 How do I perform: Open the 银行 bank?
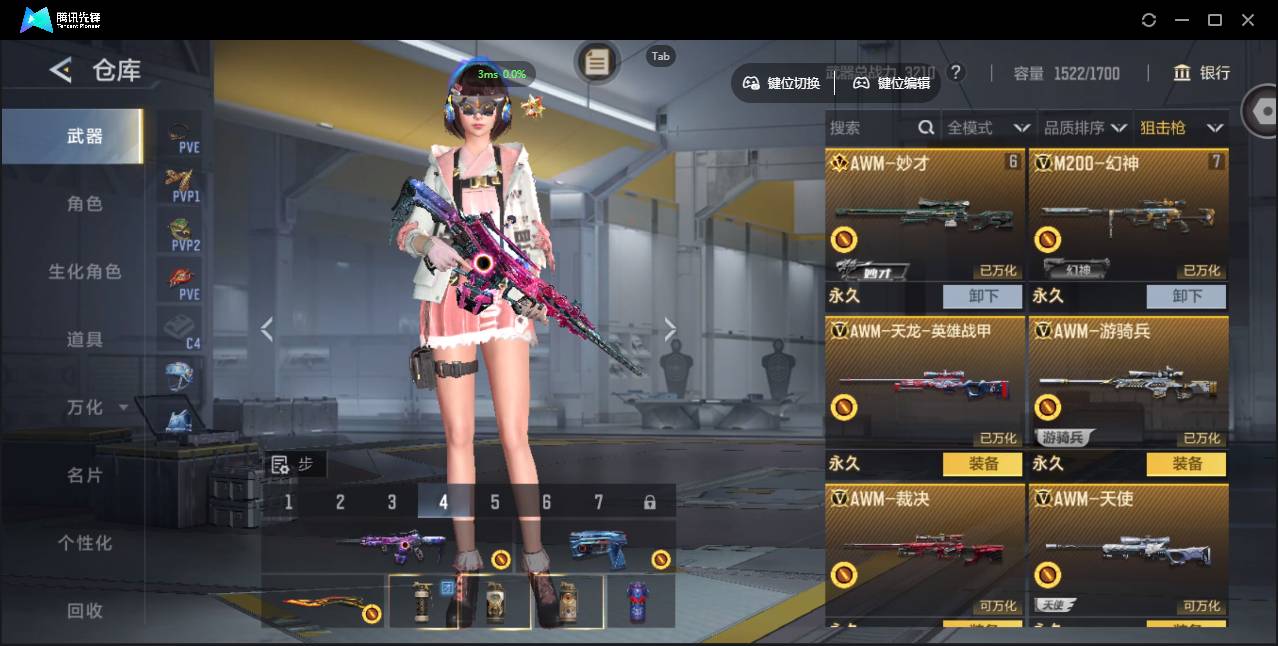coord(1203,73)
